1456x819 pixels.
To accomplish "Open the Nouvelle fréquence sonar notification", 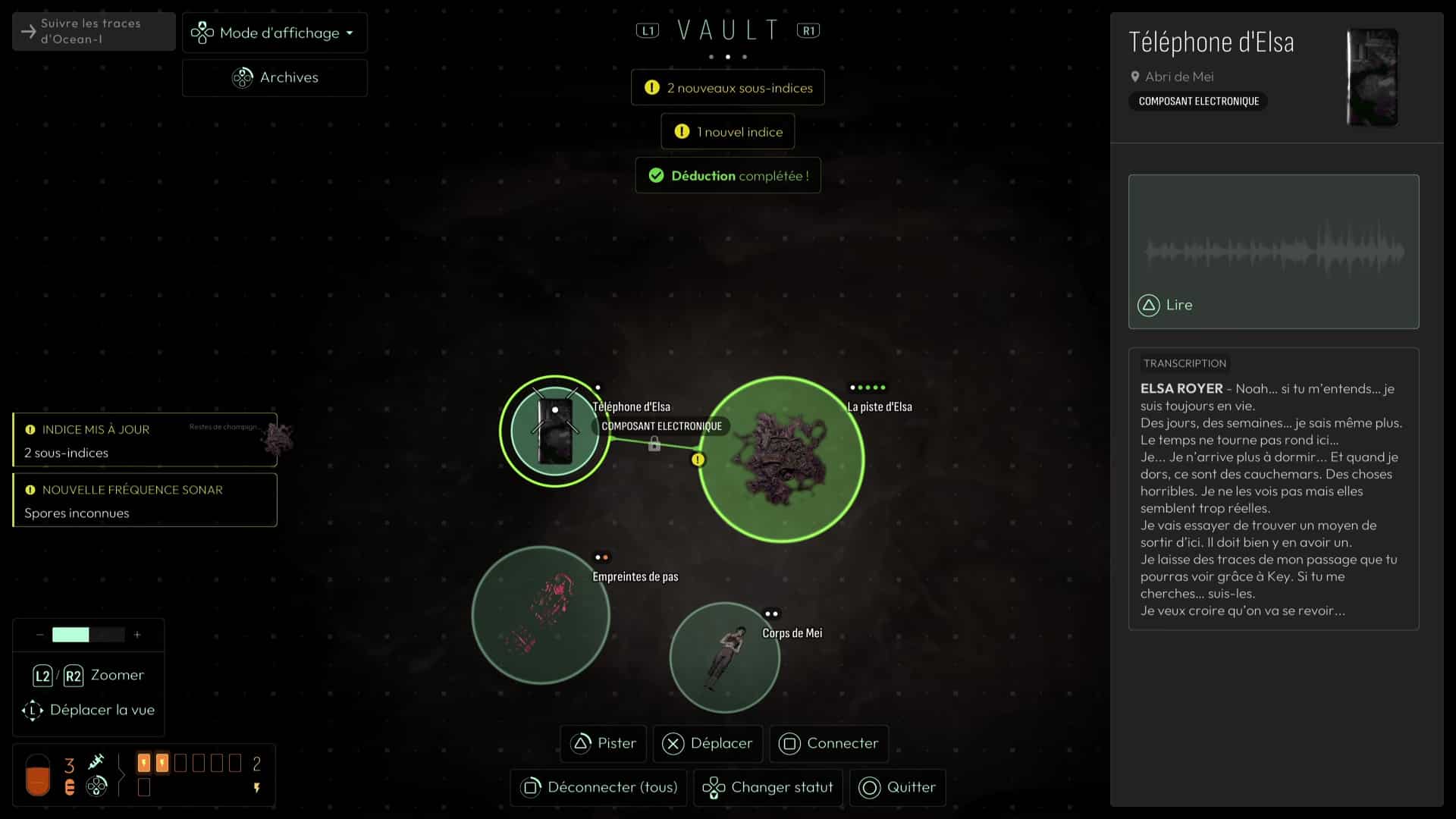I will tap(145, 500).
